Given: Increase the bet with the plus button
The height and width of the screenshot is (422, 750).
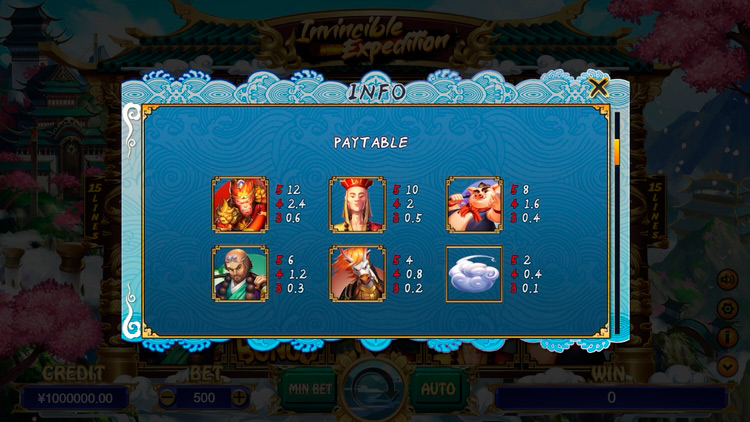Looking at the screenshot, I should (x=239, y=397).
